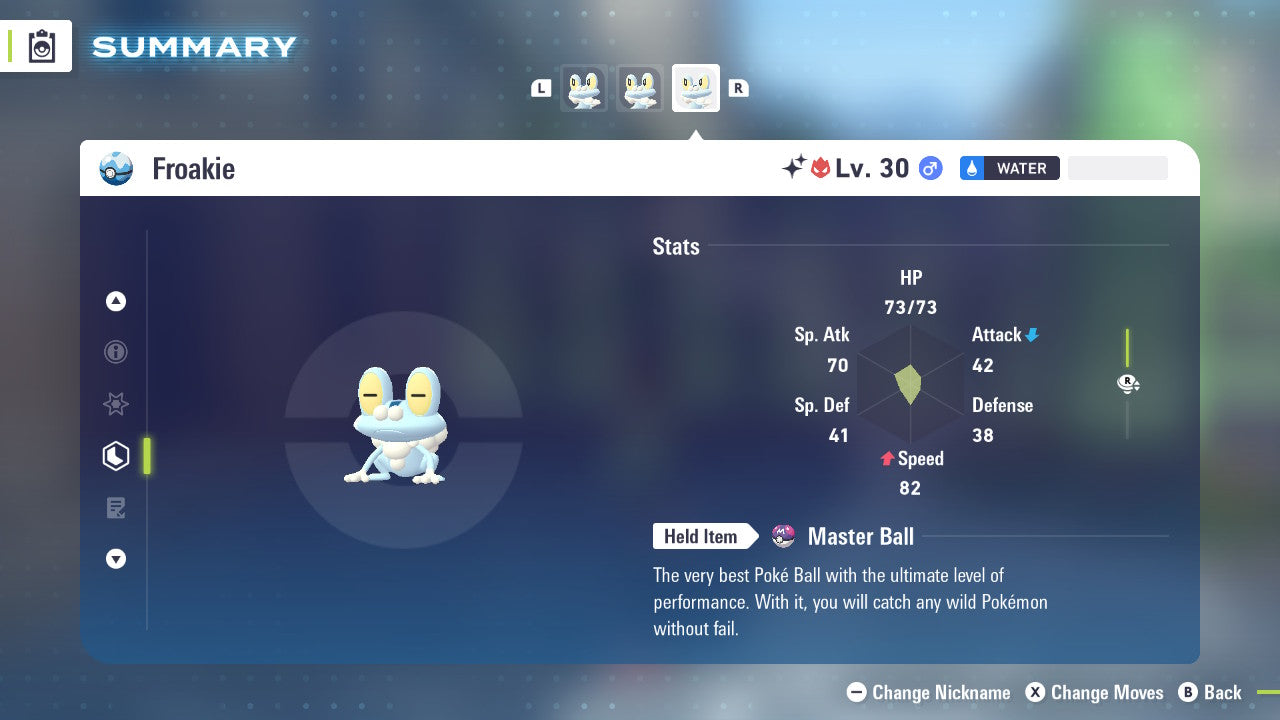Switch to the third Froakie summary tab
The image size is (1280, 720).
(695, 88)
